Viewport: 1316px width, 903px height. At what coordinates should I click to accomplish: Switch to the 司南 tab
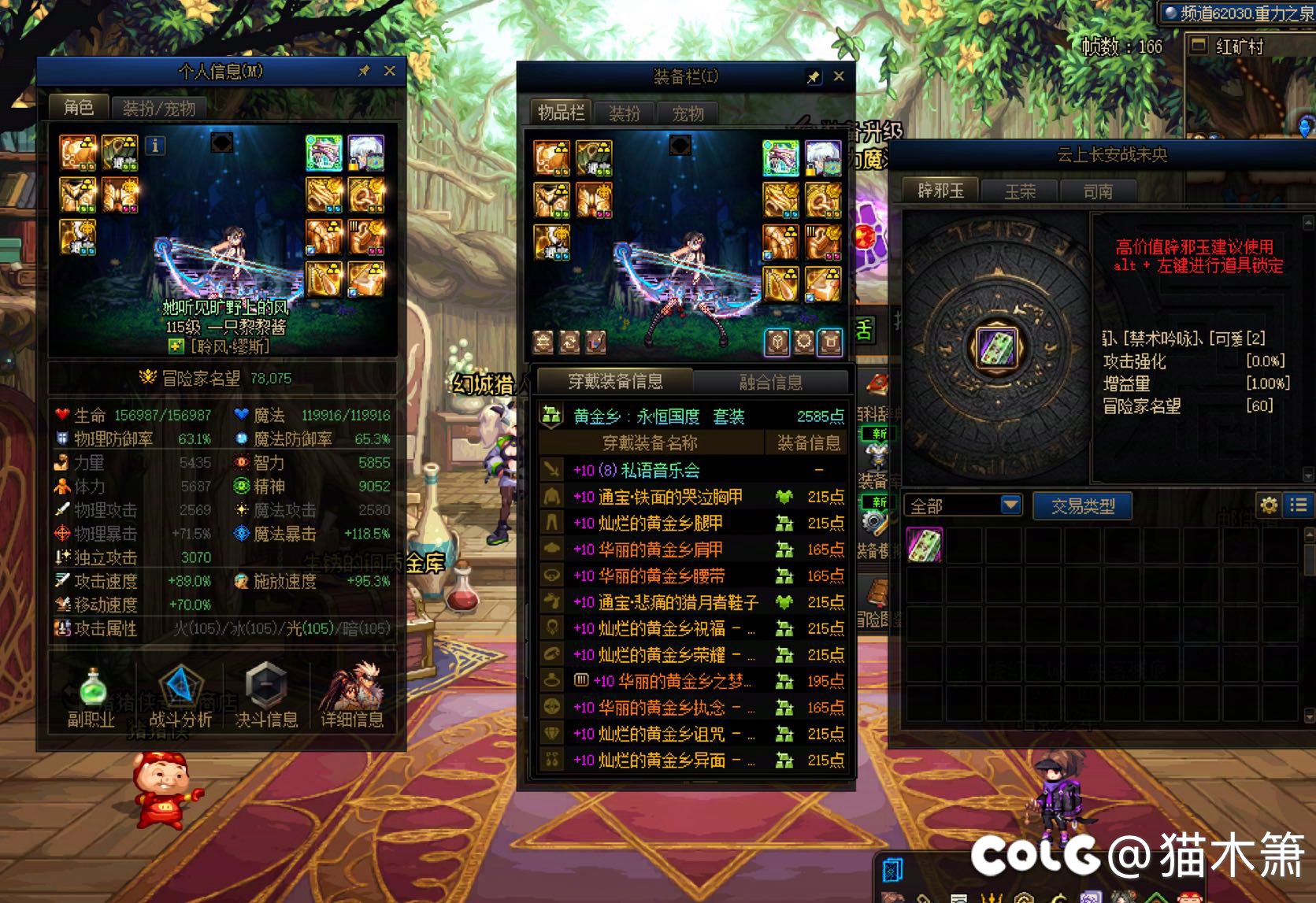1097,191
